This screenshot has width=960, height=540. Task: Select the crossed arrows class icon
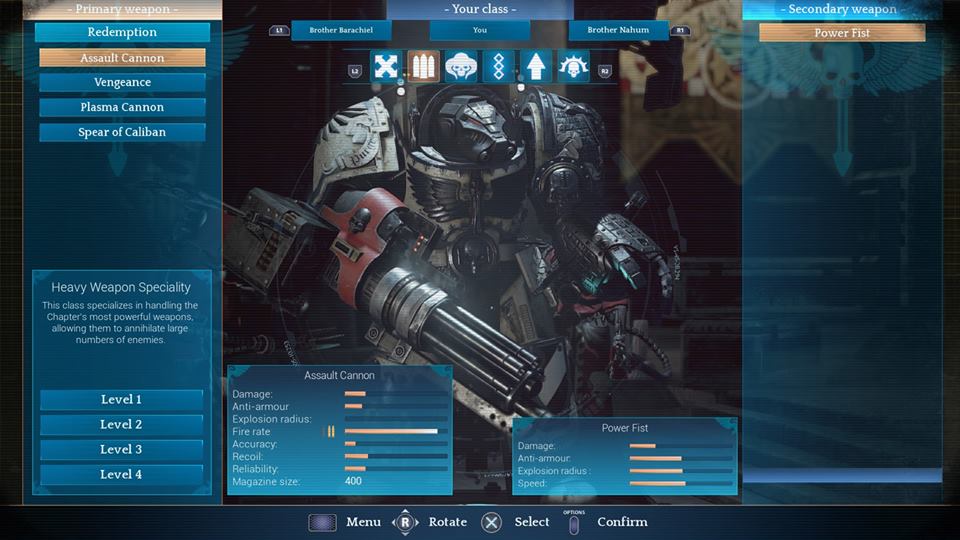coord(386,67)
